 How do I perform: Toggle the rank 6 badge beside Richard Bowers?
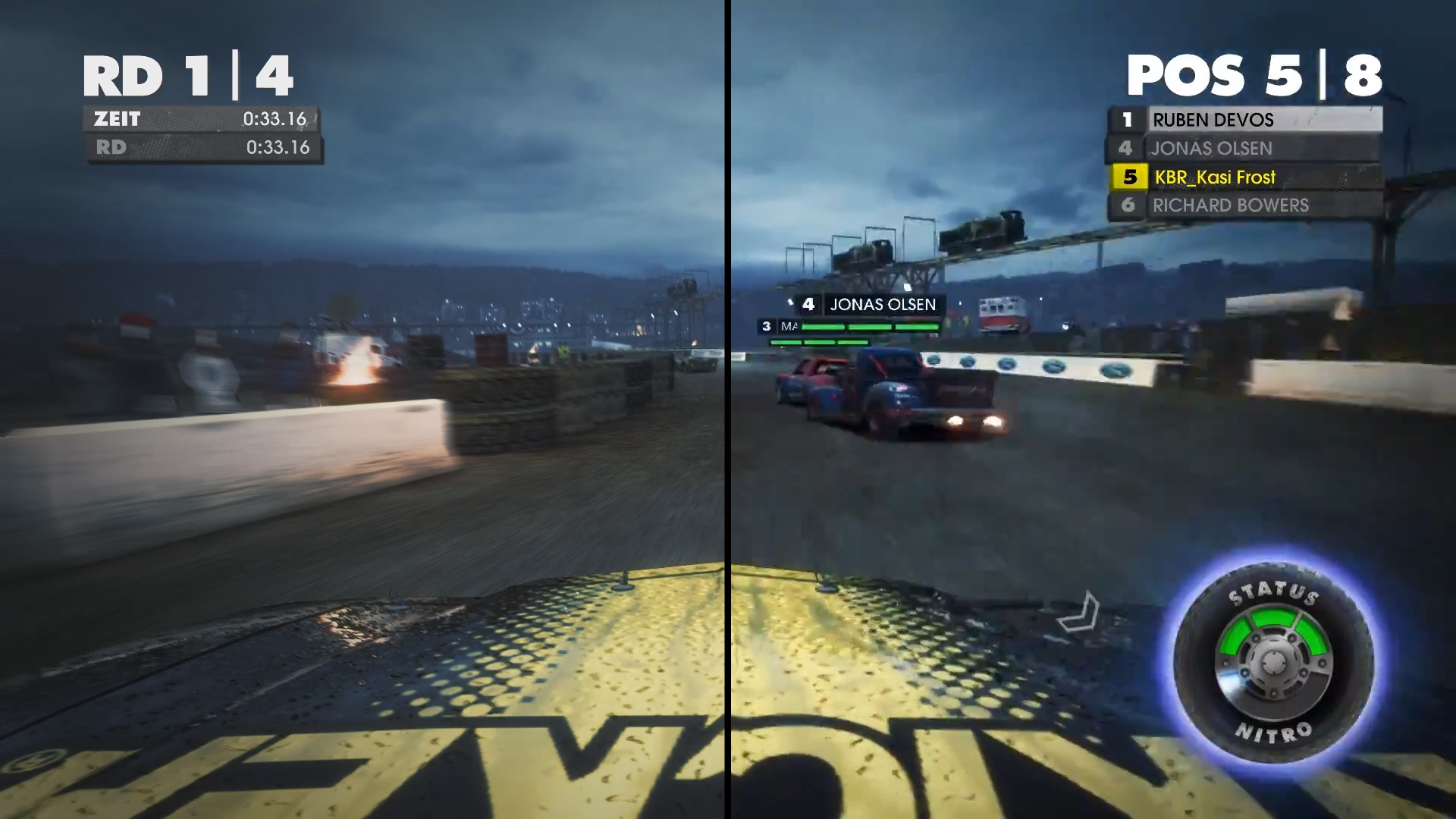(x=1128, y=206)
